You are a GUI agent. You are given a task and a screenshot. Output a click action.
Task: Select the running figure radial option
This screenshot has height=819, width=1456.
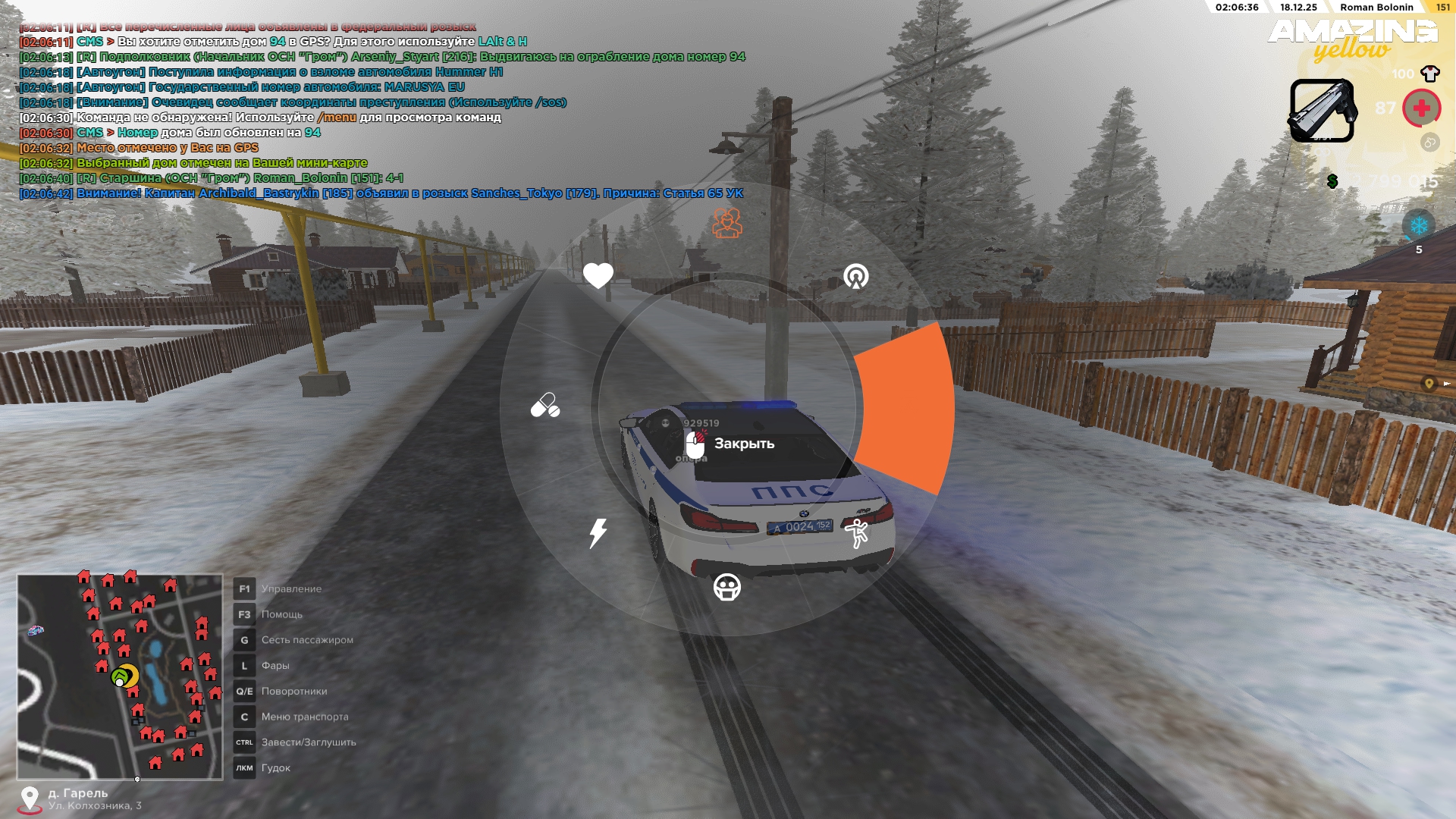tap(857, 533)
